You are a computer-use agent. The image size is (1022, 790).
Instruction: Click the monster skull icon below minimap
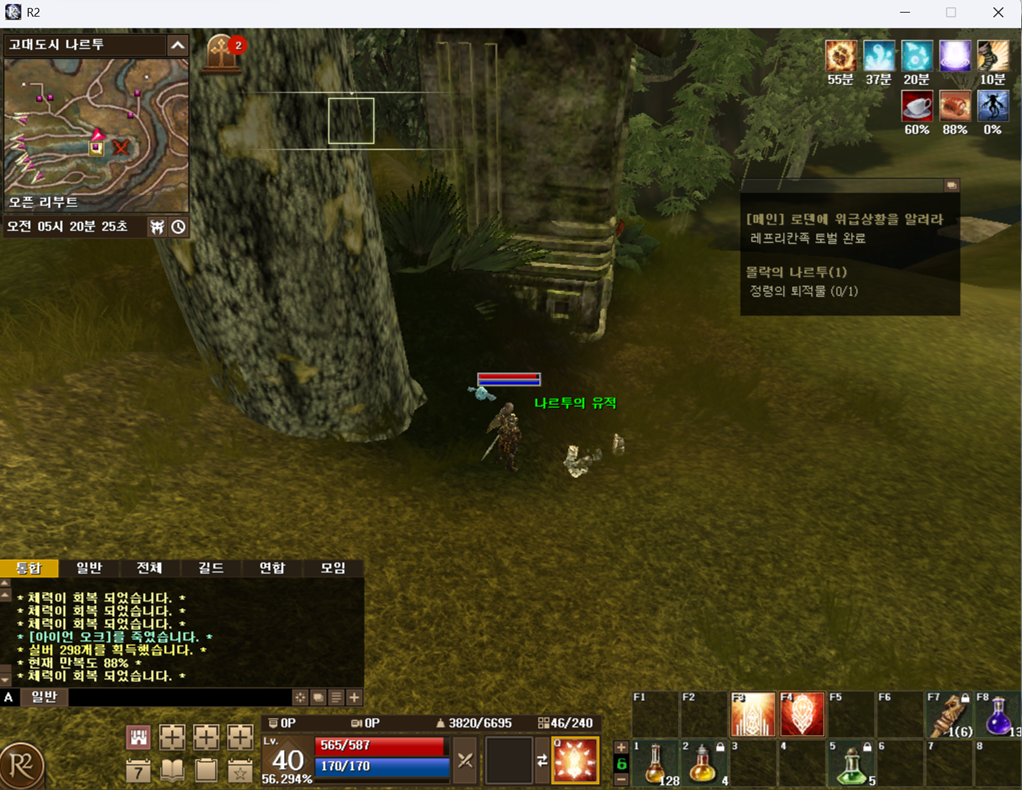pyautogui.click(x=157, y=227)
